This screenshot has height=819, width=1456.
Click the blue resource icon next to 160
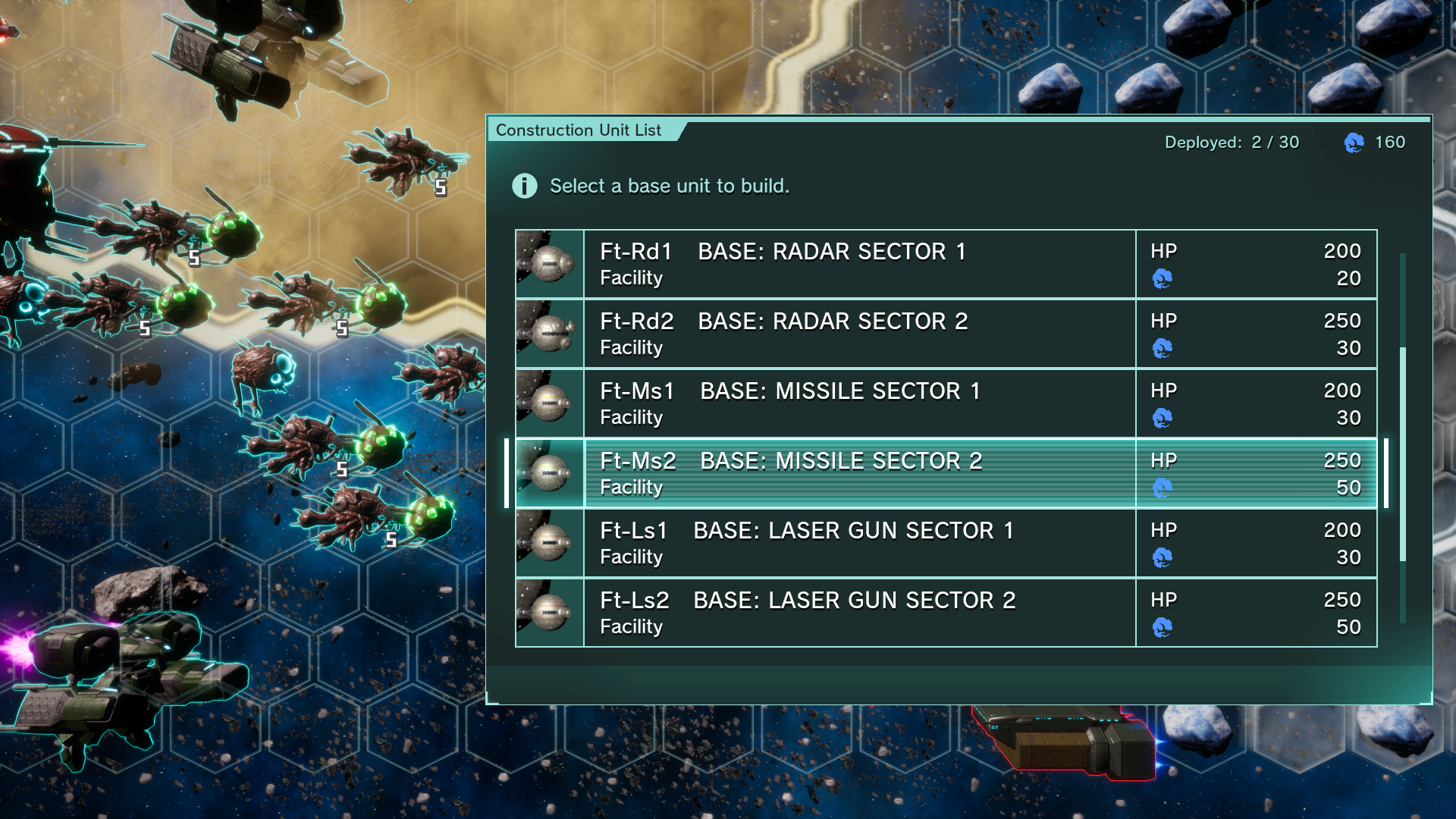(1357, 142)
